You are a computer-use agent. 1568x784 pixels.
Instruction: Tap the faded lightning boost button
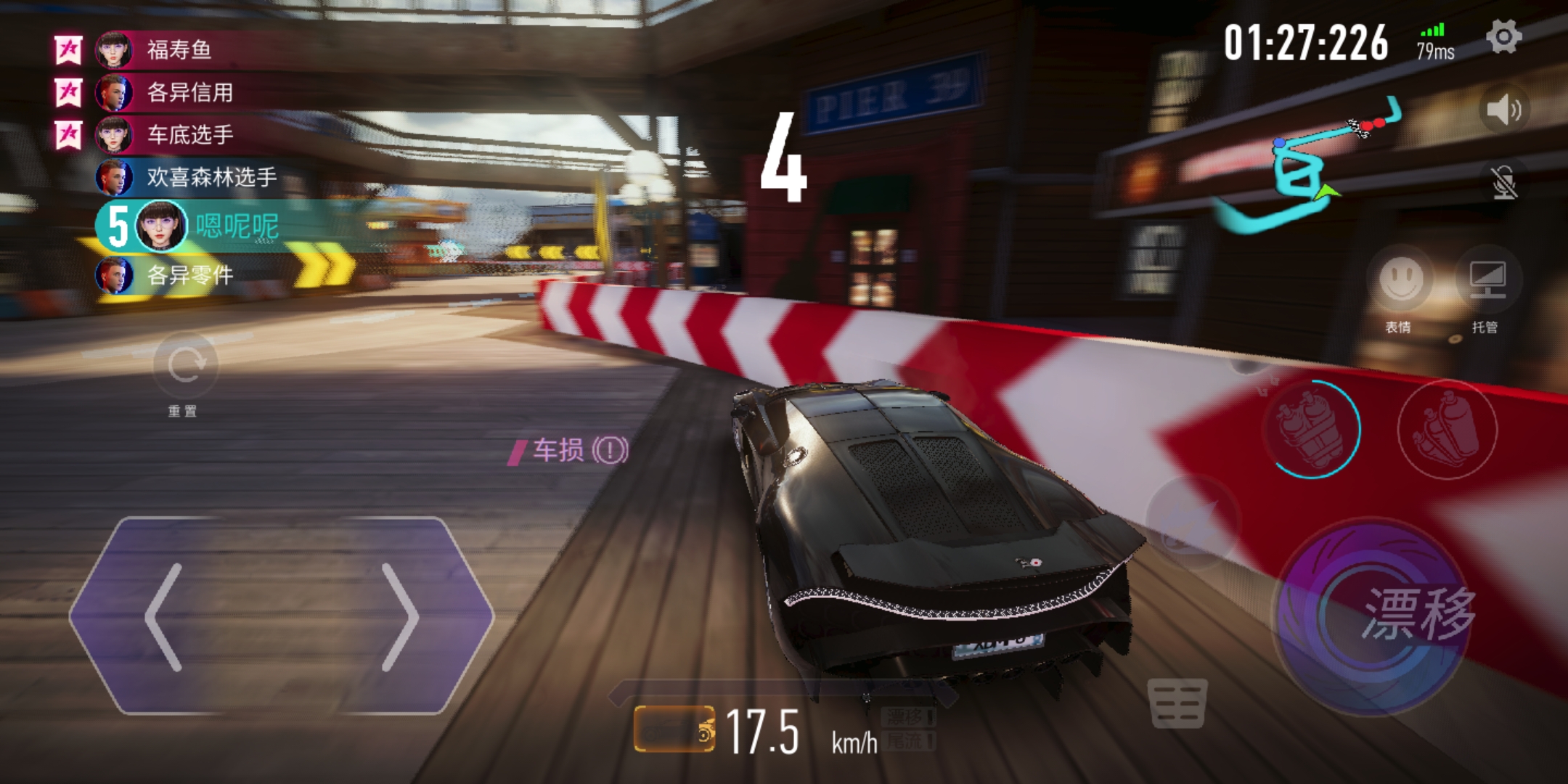pos(1191,523)
